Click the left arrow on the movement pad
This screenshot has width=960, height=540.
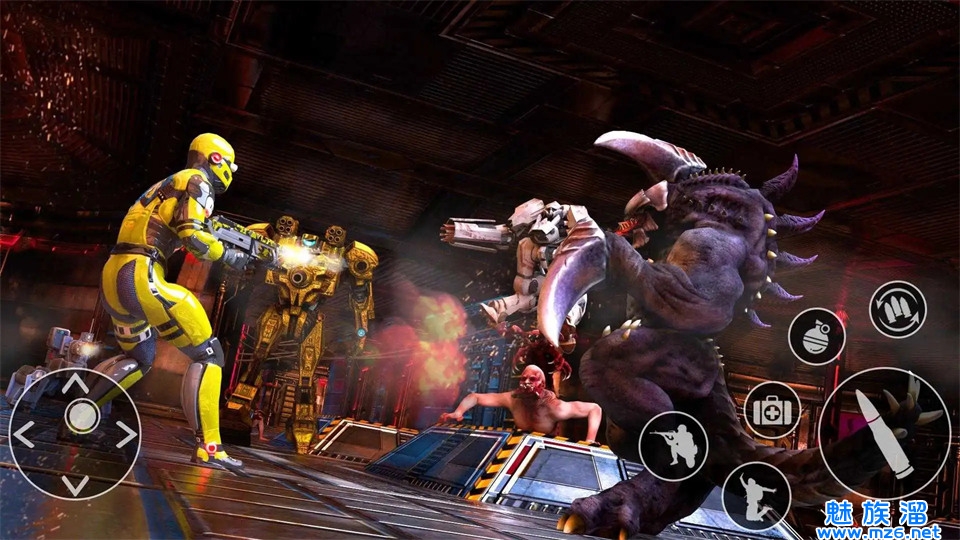pyautogui.click(x=24, y=434)
